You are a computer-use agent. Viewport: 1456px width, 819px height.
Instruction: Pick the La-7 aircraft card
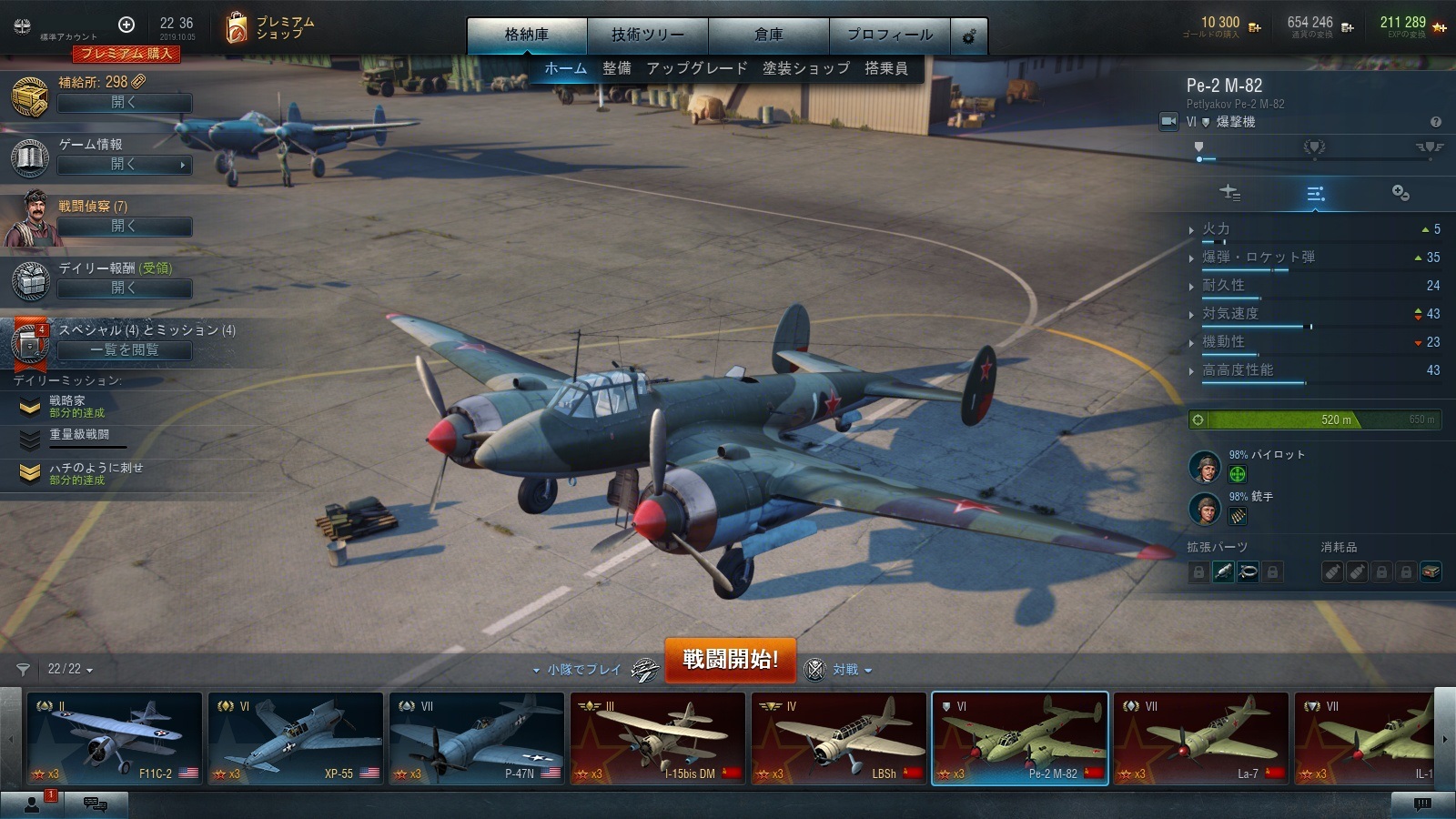[x=1200, y=738]
